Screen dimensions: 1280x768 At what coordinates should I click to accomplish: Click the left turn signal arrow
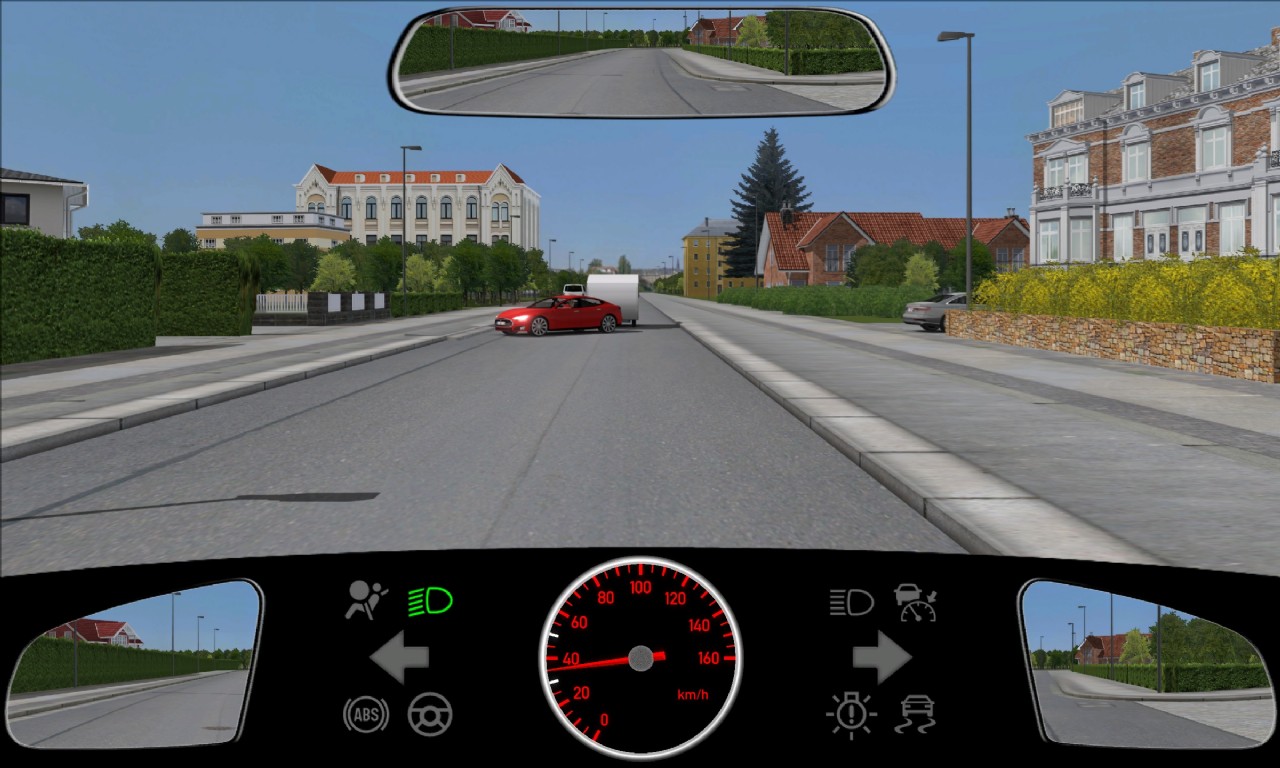pos(400,658)
